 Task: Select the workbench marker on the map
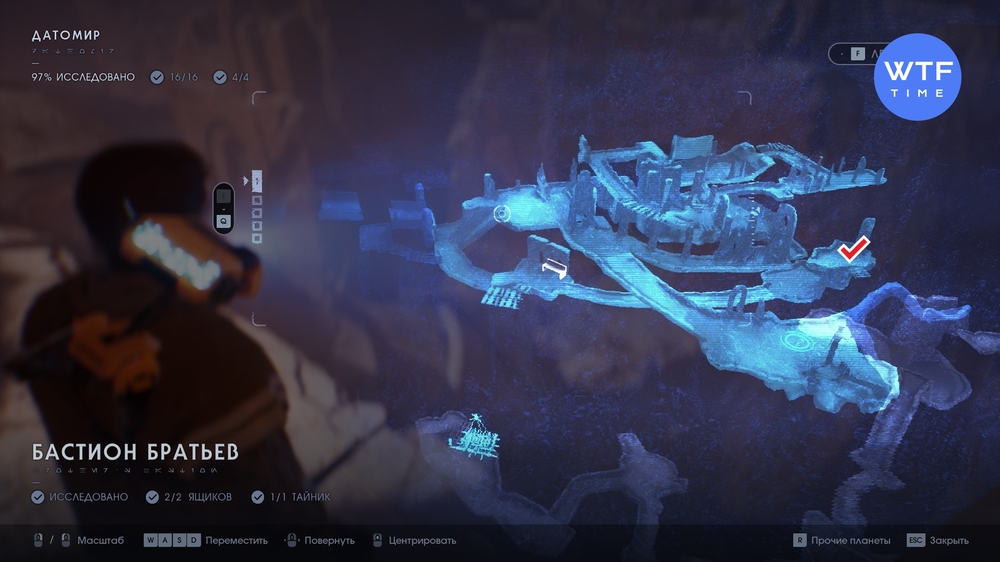click(x=553, y=266)
